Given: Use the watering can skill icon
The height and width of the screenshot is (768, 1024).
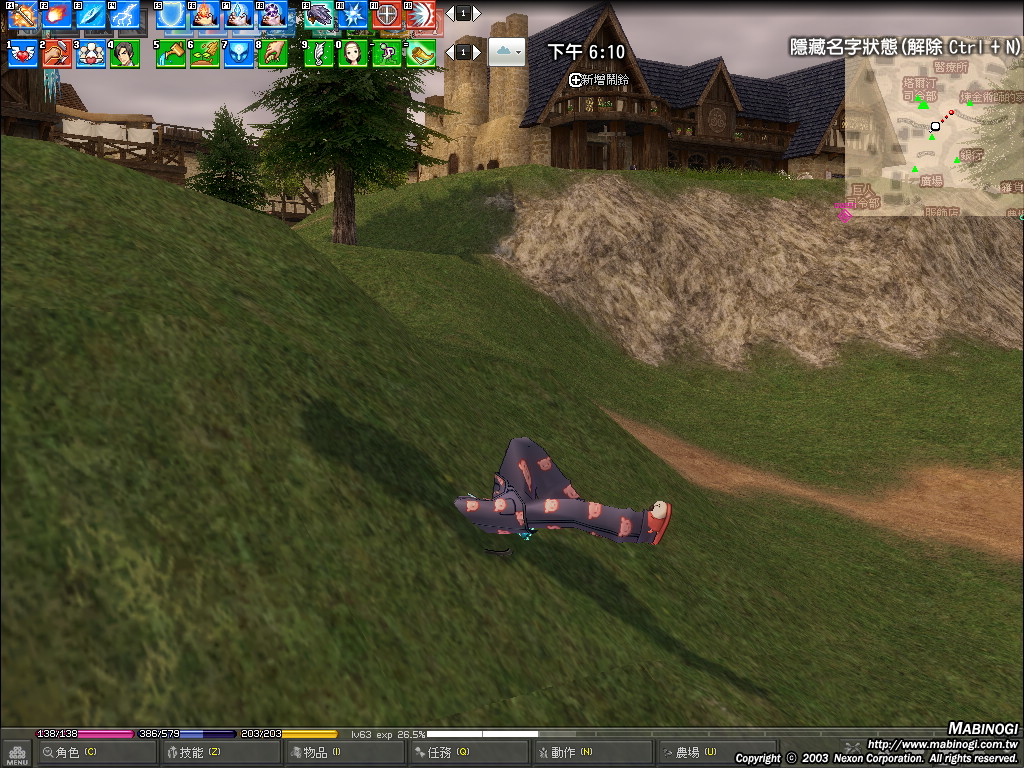Looking at the screenshot, I should tap(171, 53).
